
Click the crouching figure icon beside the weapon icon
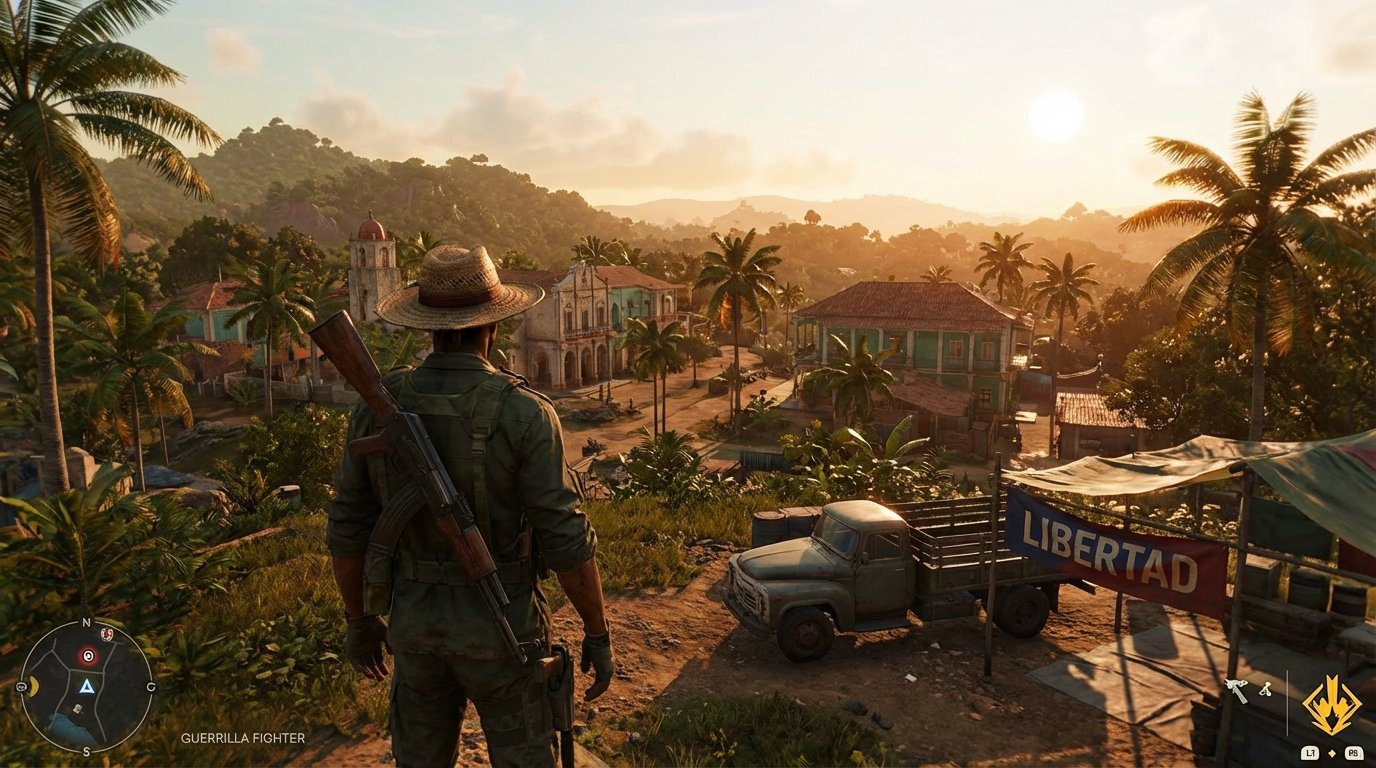point(1266,689)
